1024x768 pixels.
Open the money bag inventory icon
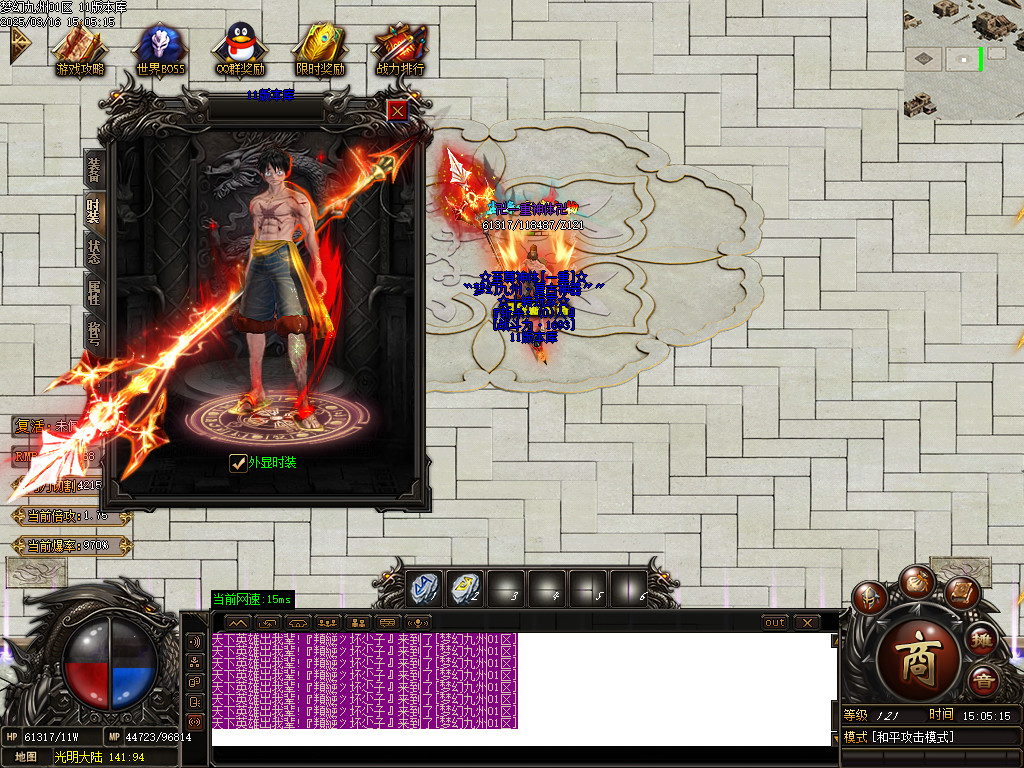tap(916, 581)
